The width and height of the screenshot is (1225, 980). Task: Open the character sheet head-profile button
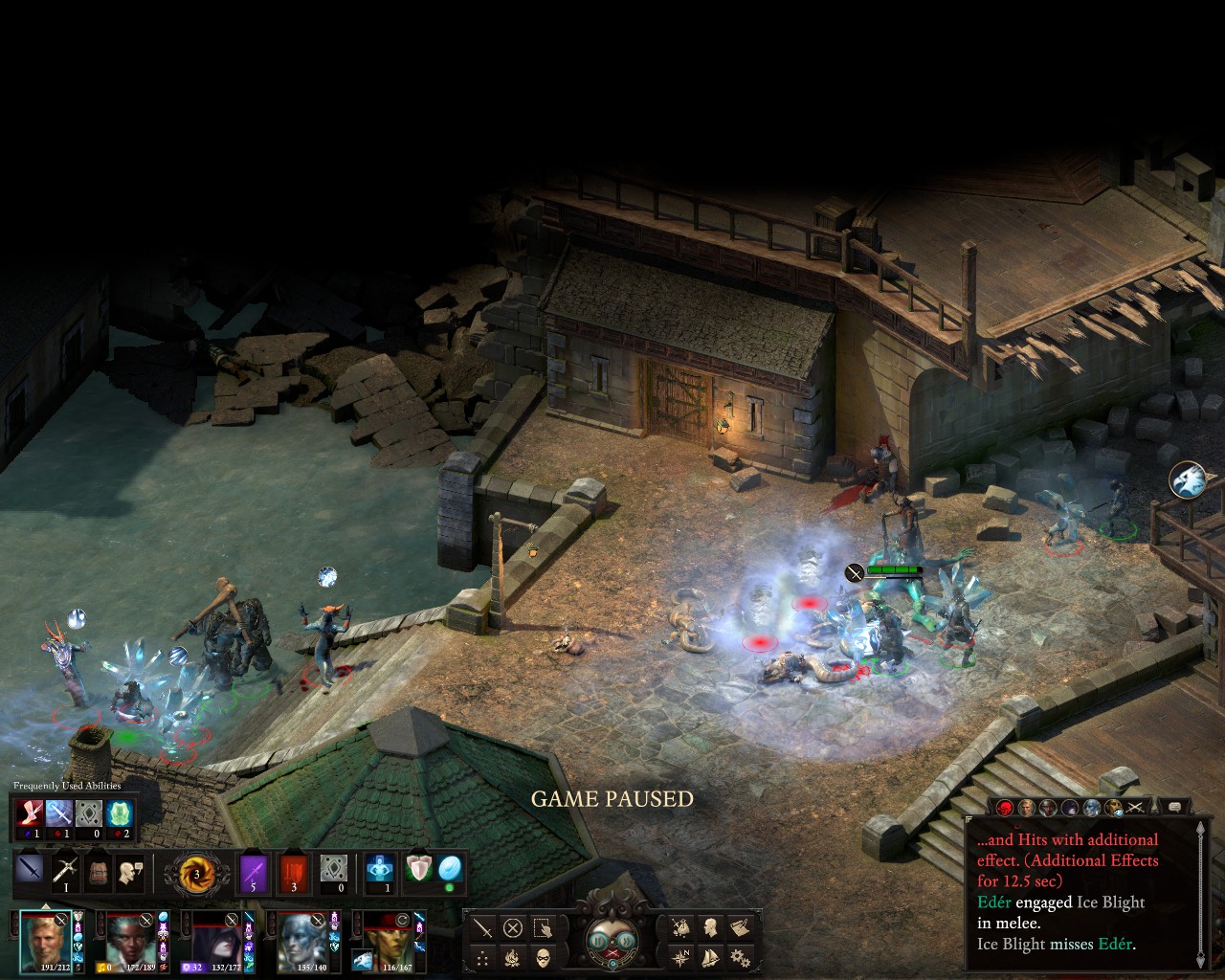point(710,927)
